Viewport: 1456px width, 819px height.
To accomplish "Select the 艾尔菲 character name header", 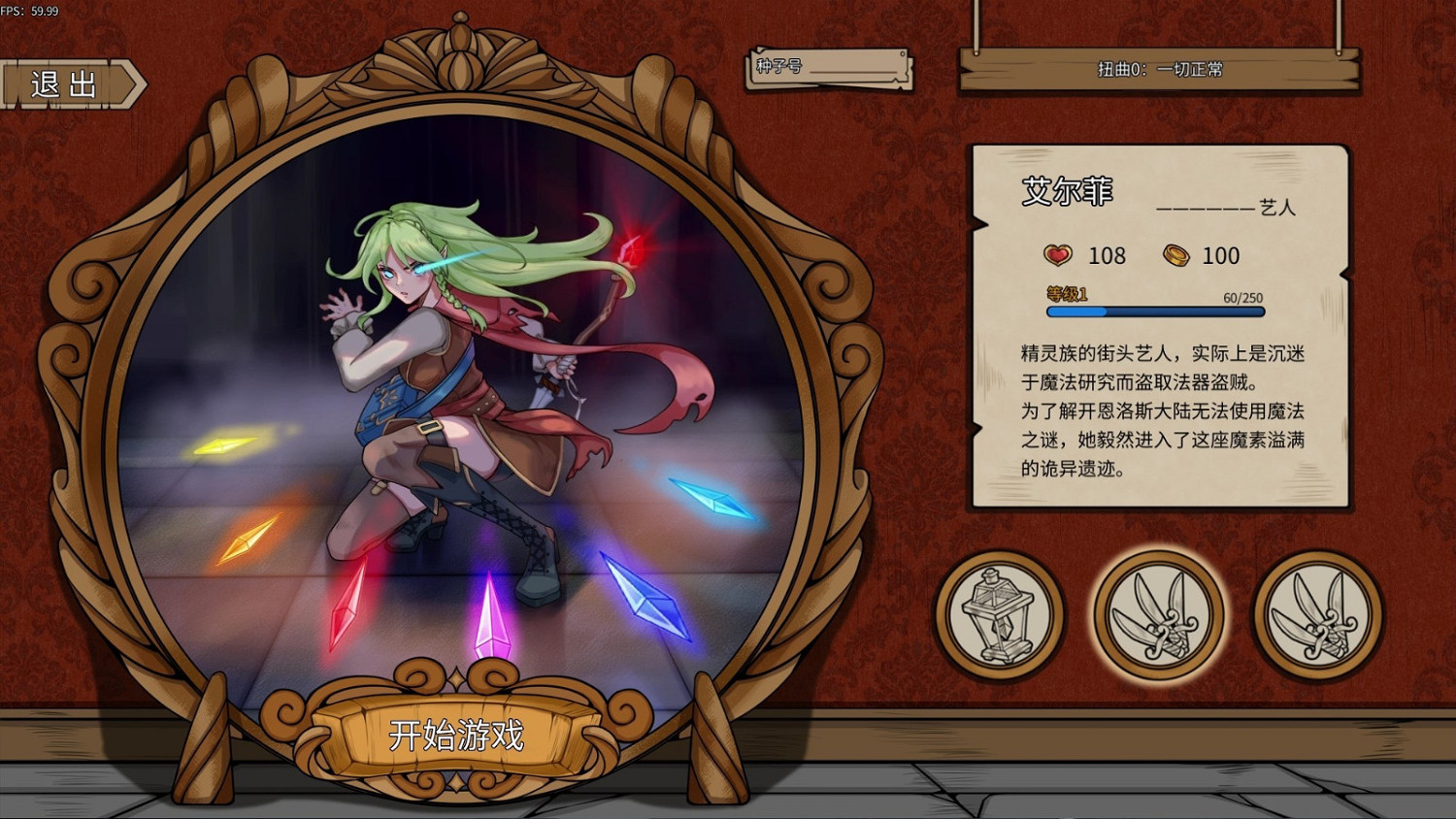I will pyautogui.click(x=1066, y=192).
